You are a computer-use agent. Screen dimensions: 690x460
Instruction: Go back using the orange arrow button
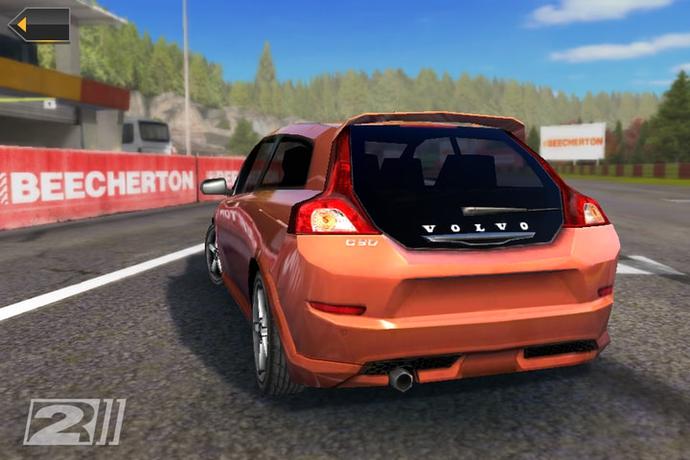pos(39,25)
